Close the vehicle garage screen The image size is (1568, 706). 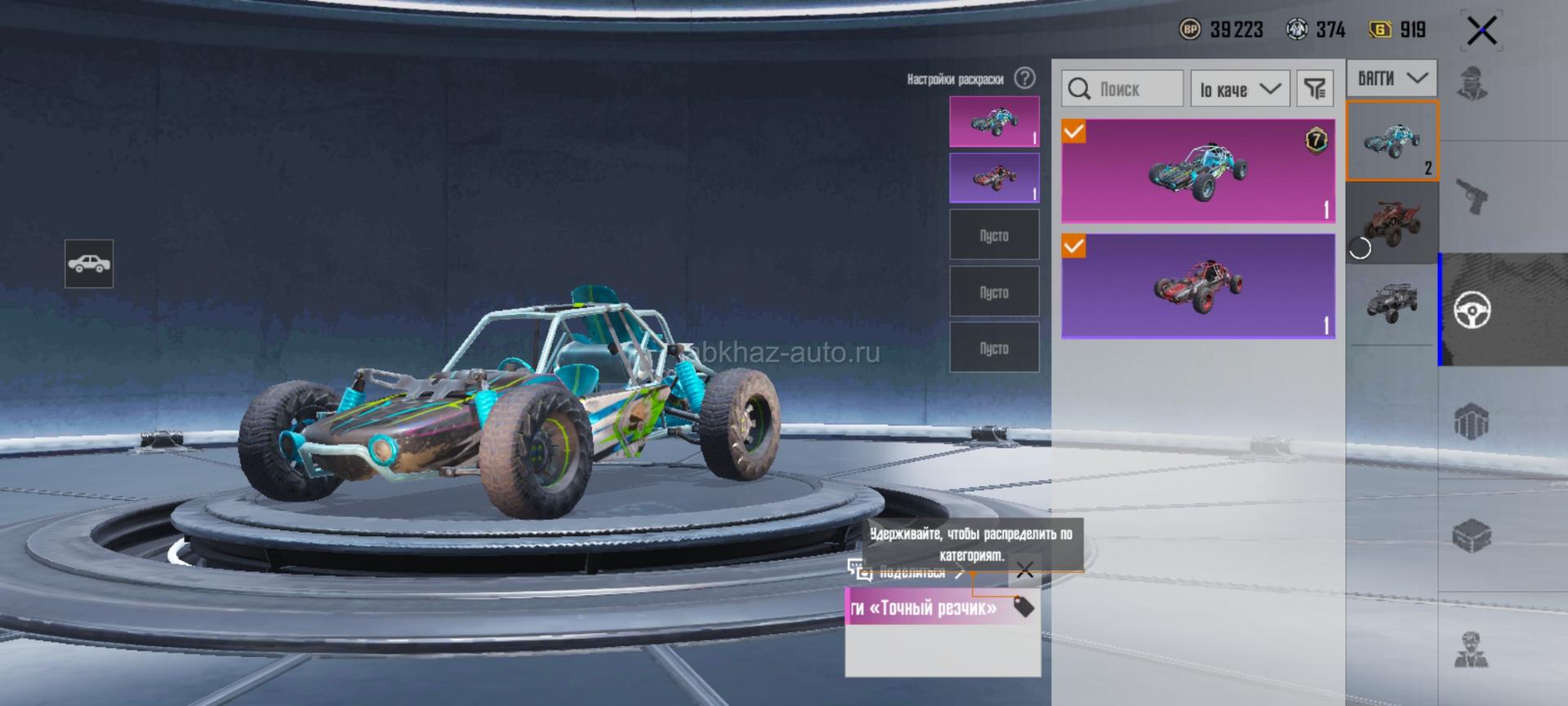click(x=1481, y=32)
